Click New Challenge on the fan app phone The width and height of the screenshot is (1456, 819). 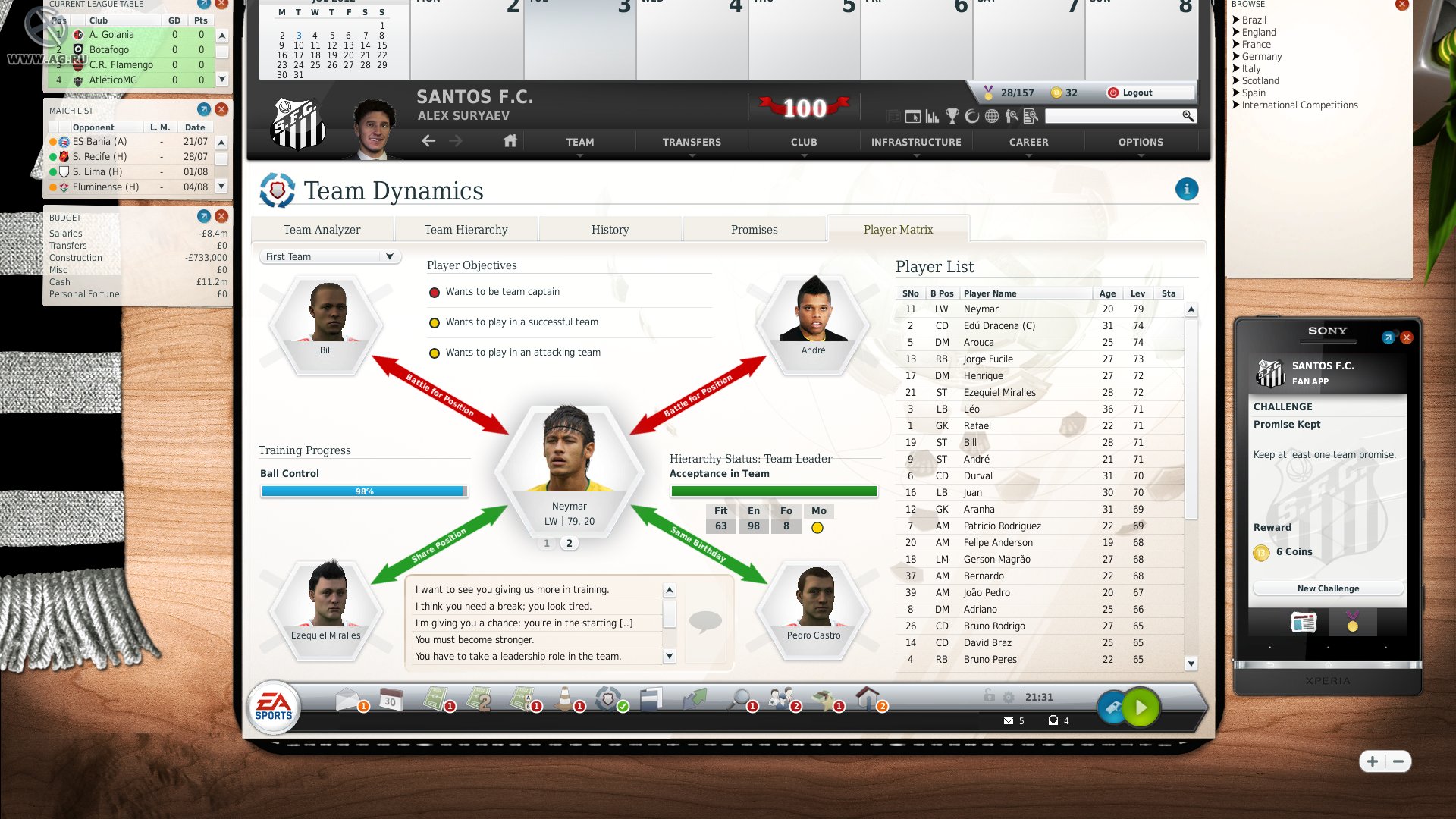(1327, 588)
